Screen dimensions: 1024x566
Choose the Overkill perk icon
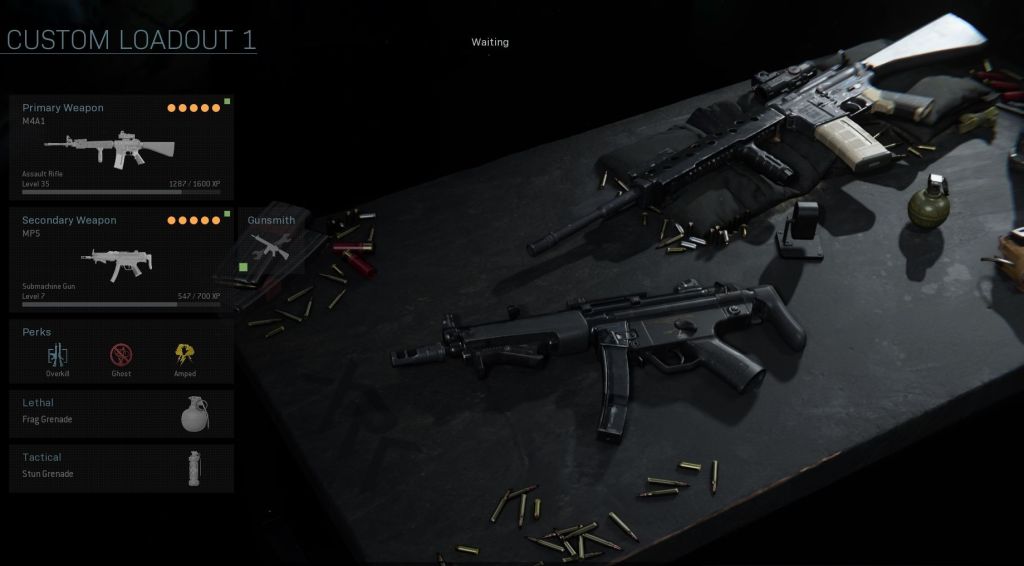[x=57, y=355]
